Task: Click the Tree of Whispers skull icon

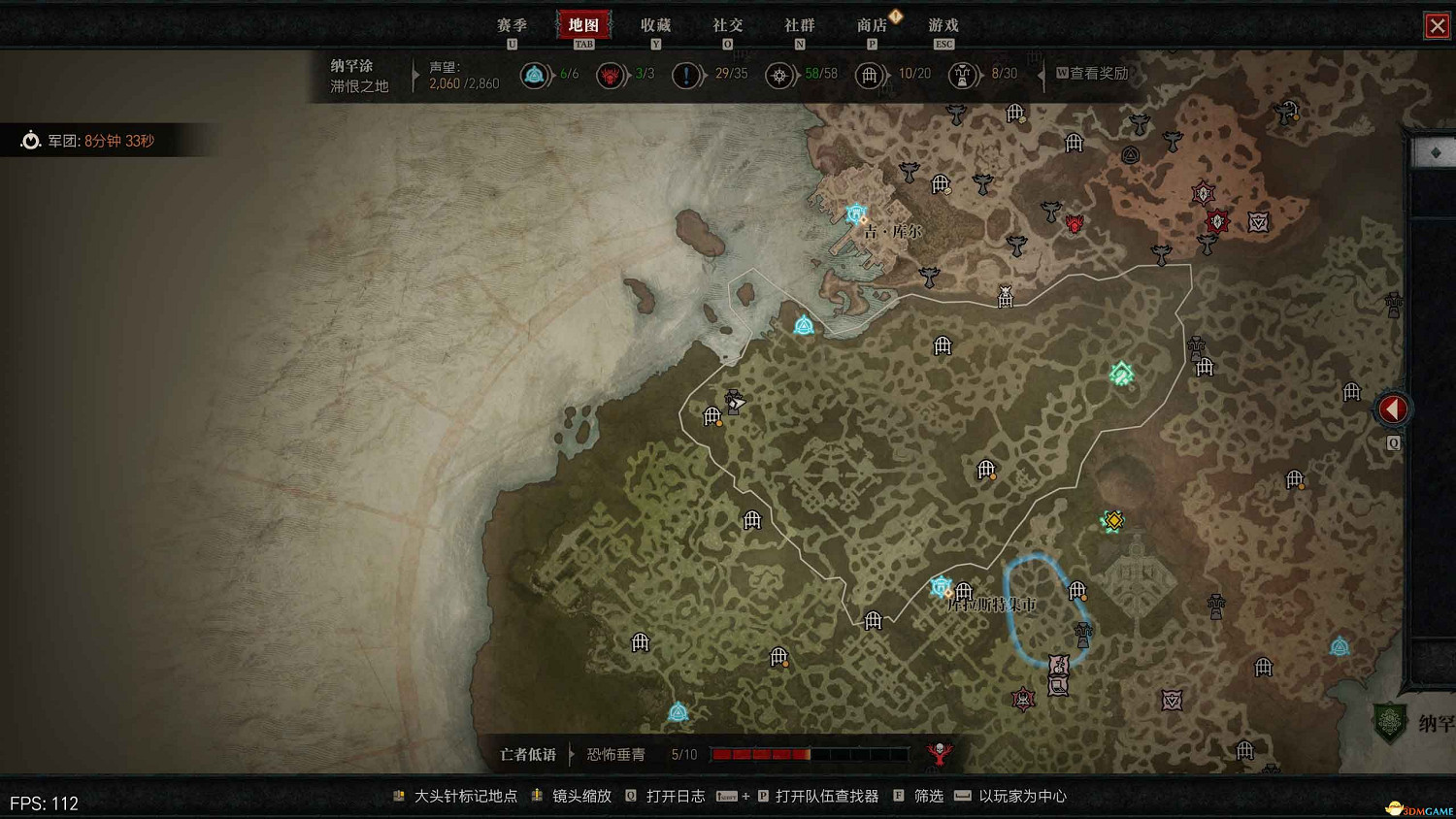Action: 941,754
